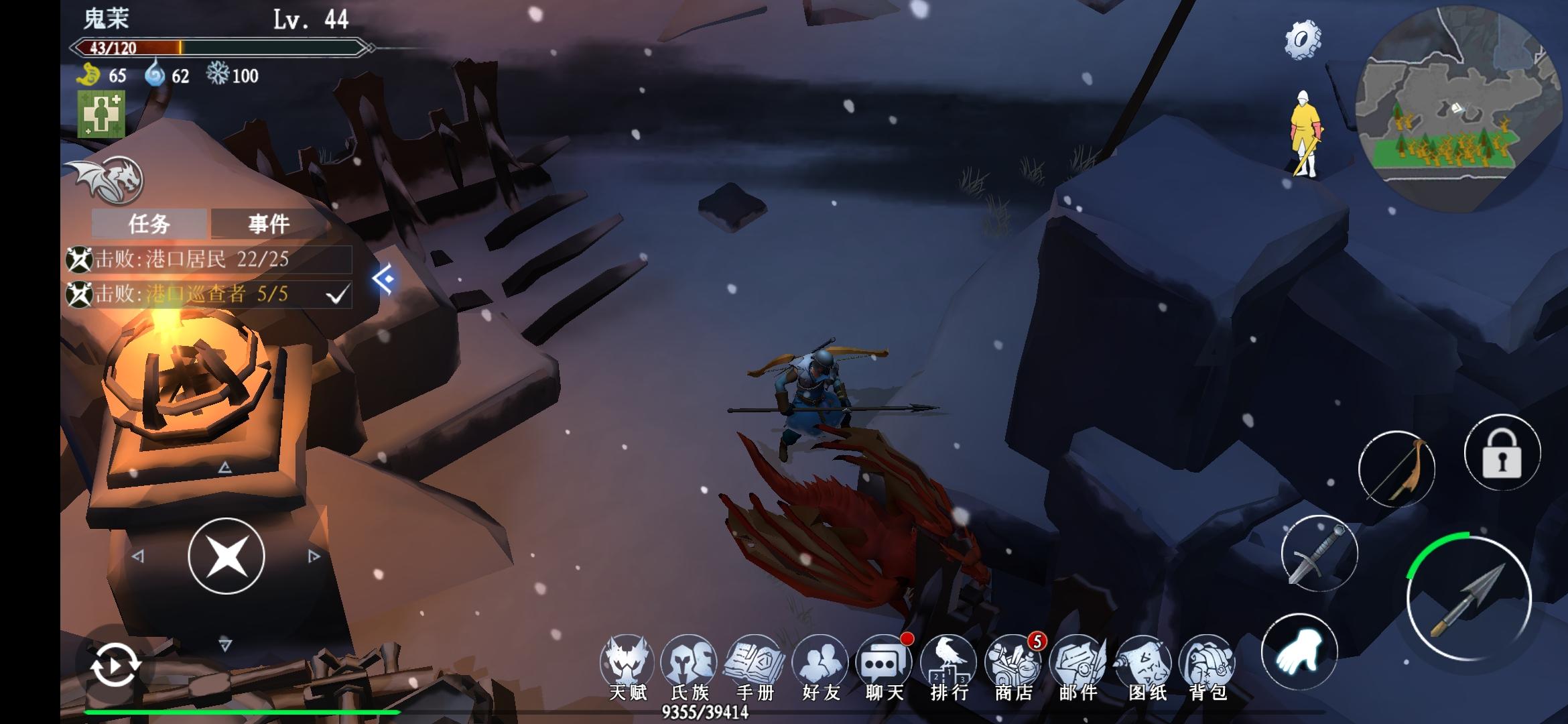This screenshot has width=1568, height=724.
Task: Open the 天赋 talent menu
Action: point(627,665)
